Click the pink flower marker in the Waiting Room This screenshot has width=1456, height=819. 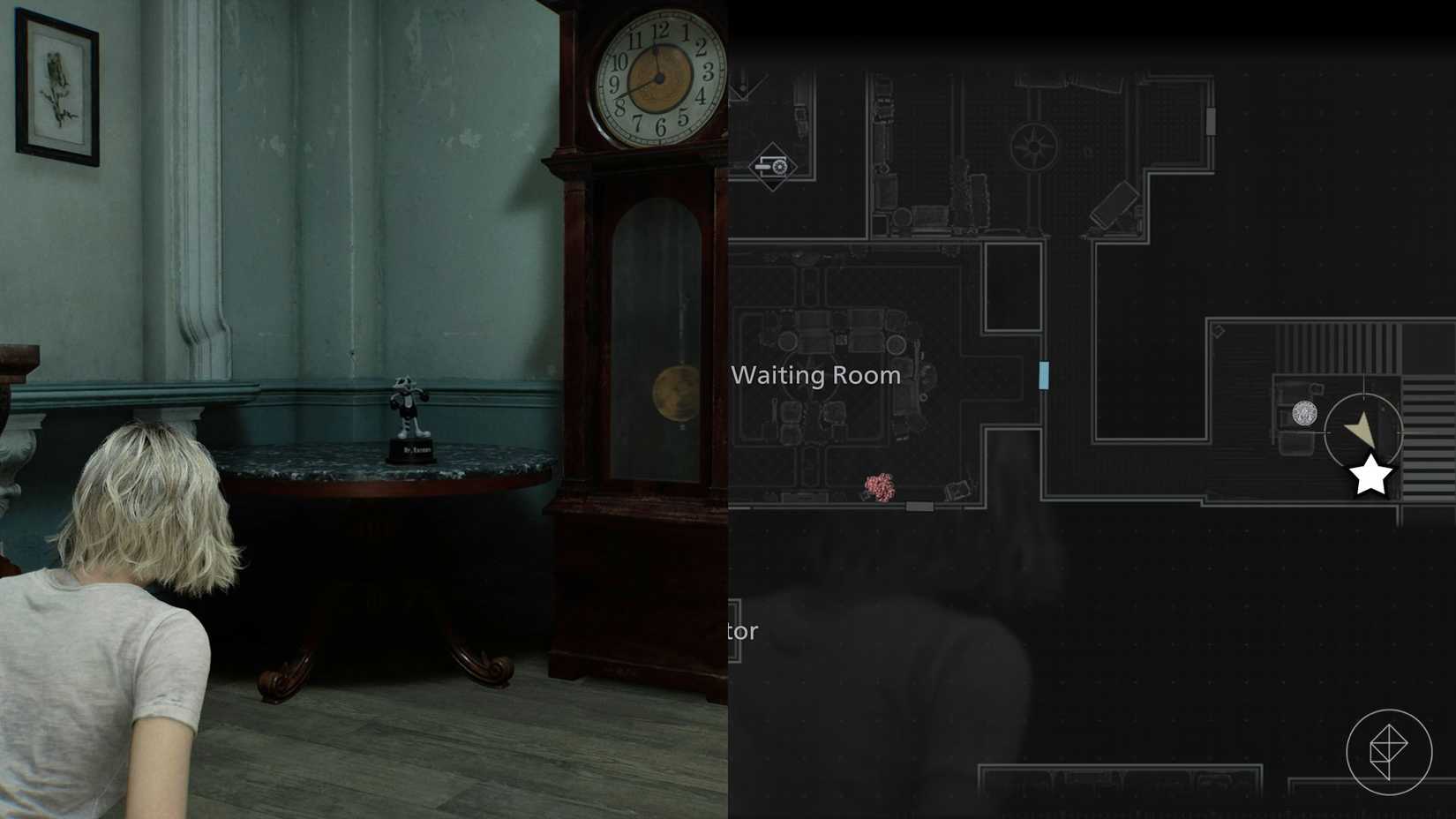[879, 485]
